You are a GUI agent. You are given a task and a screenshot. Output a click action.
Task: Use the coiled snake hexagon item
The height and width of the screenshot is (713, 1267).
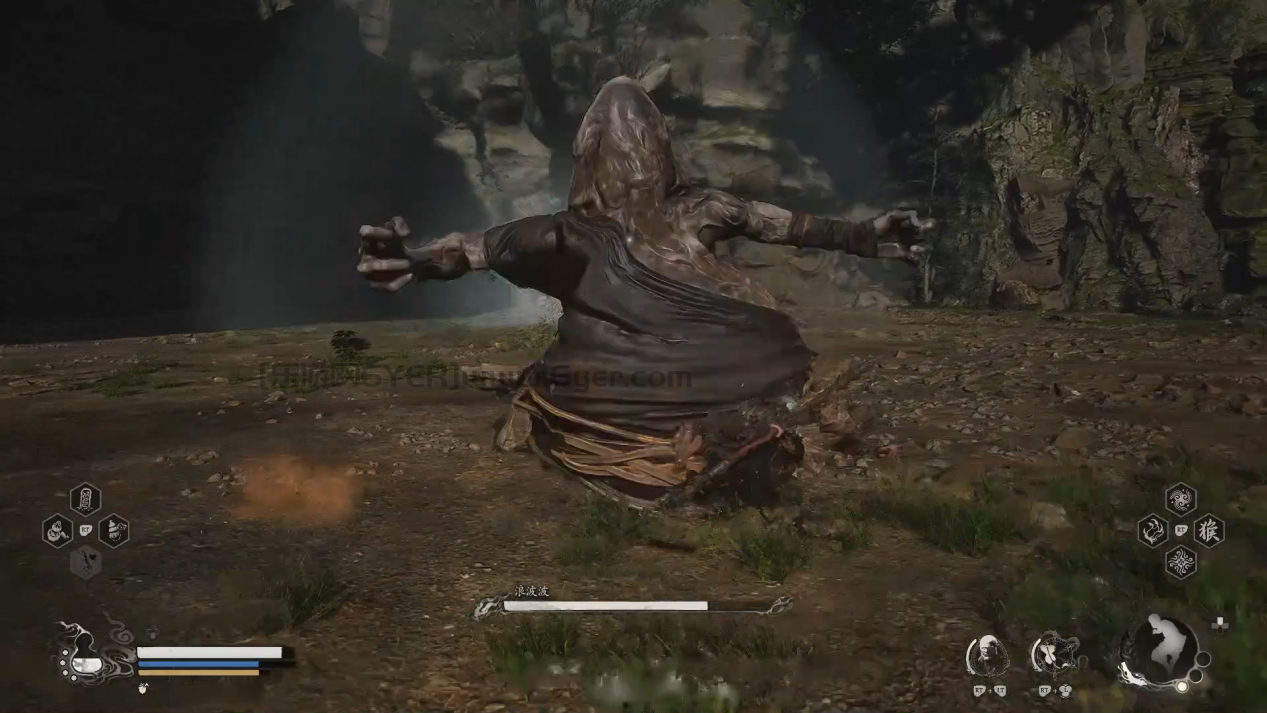57,530
